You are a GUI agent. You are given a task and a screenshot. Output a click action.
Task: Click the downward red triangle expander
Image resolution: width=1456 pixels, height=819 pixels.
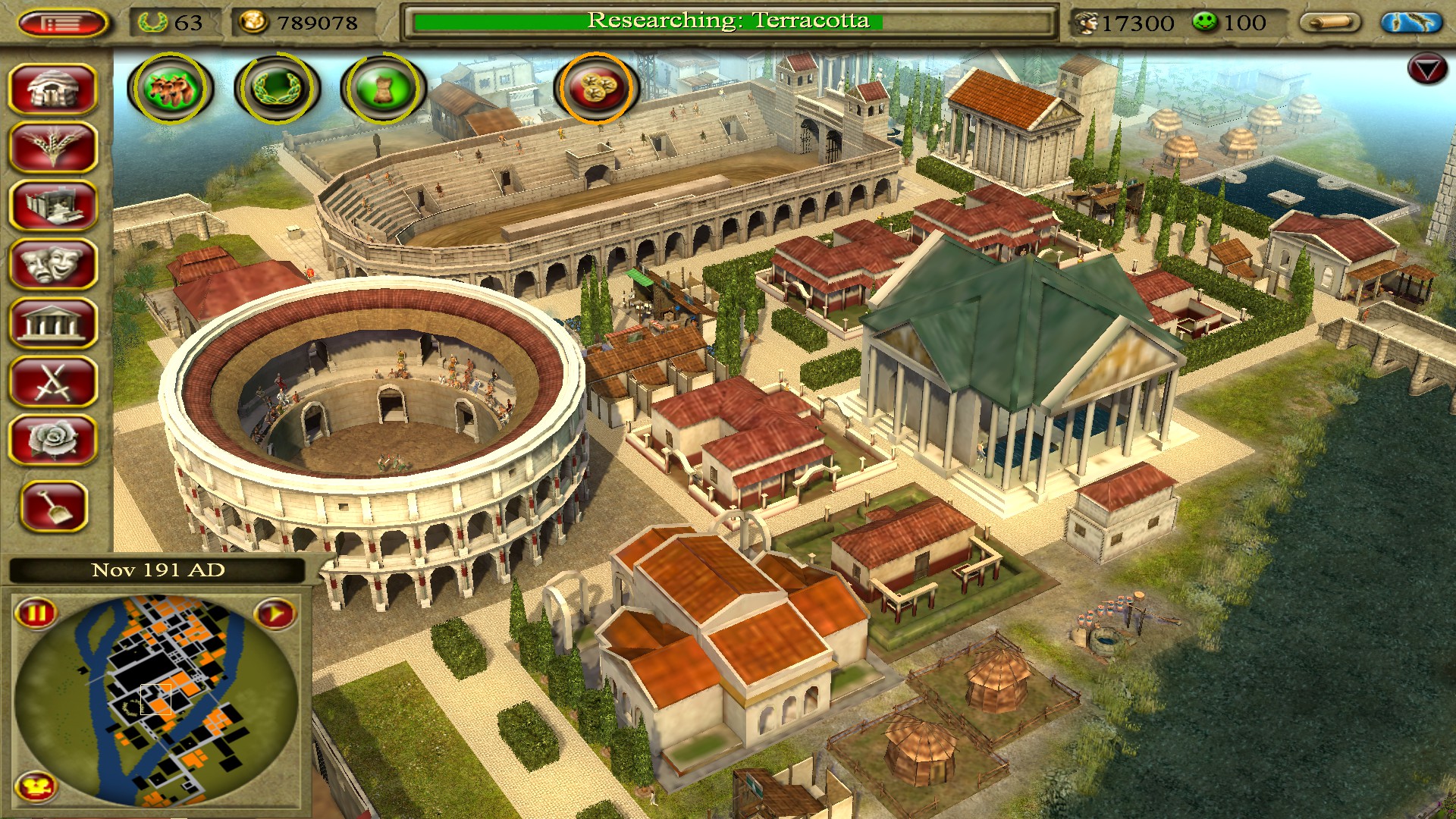pyautogui.click(x=1426, y=70)
